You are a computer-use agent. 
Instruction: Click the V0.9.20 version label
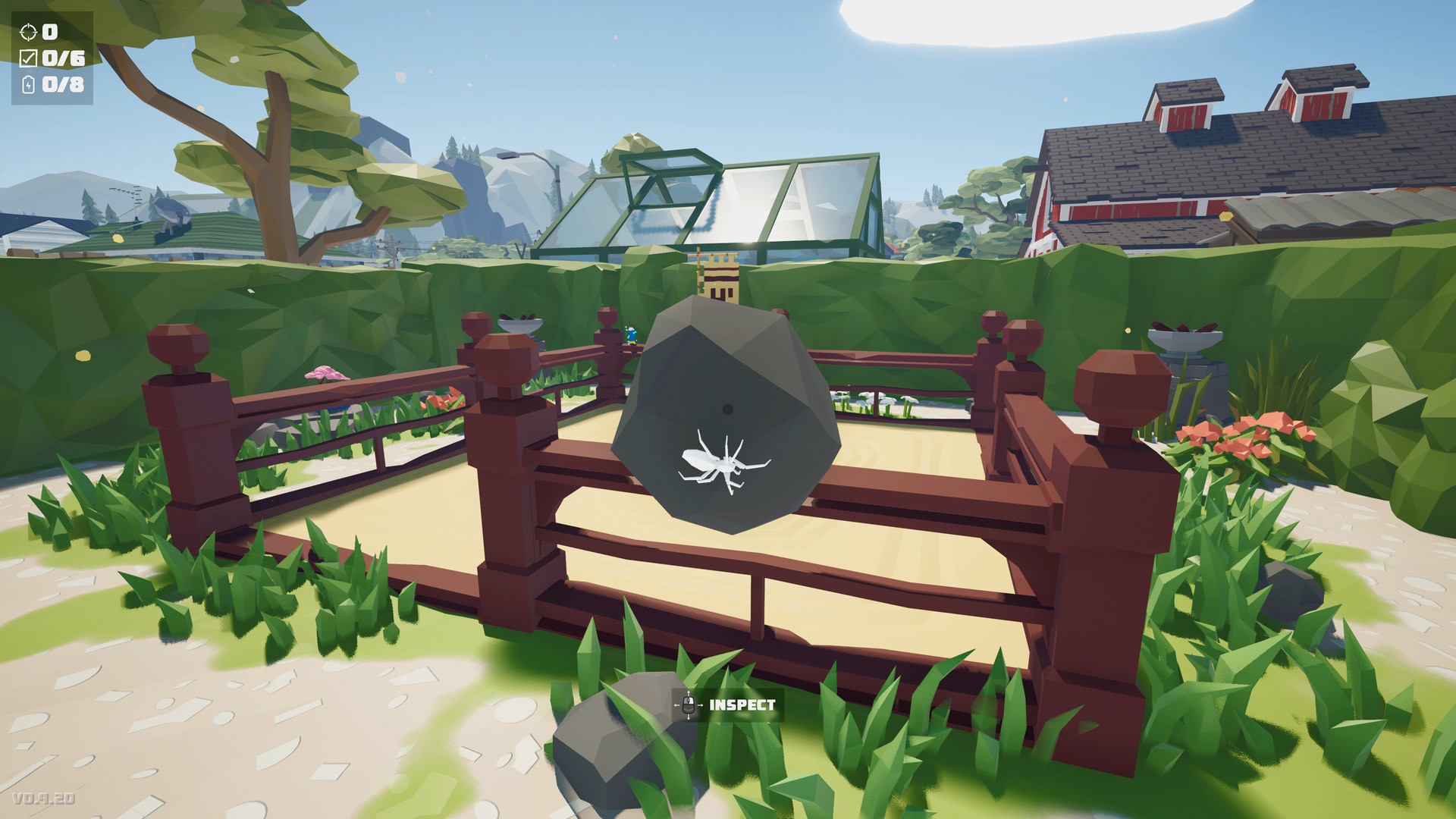(42, 798)
